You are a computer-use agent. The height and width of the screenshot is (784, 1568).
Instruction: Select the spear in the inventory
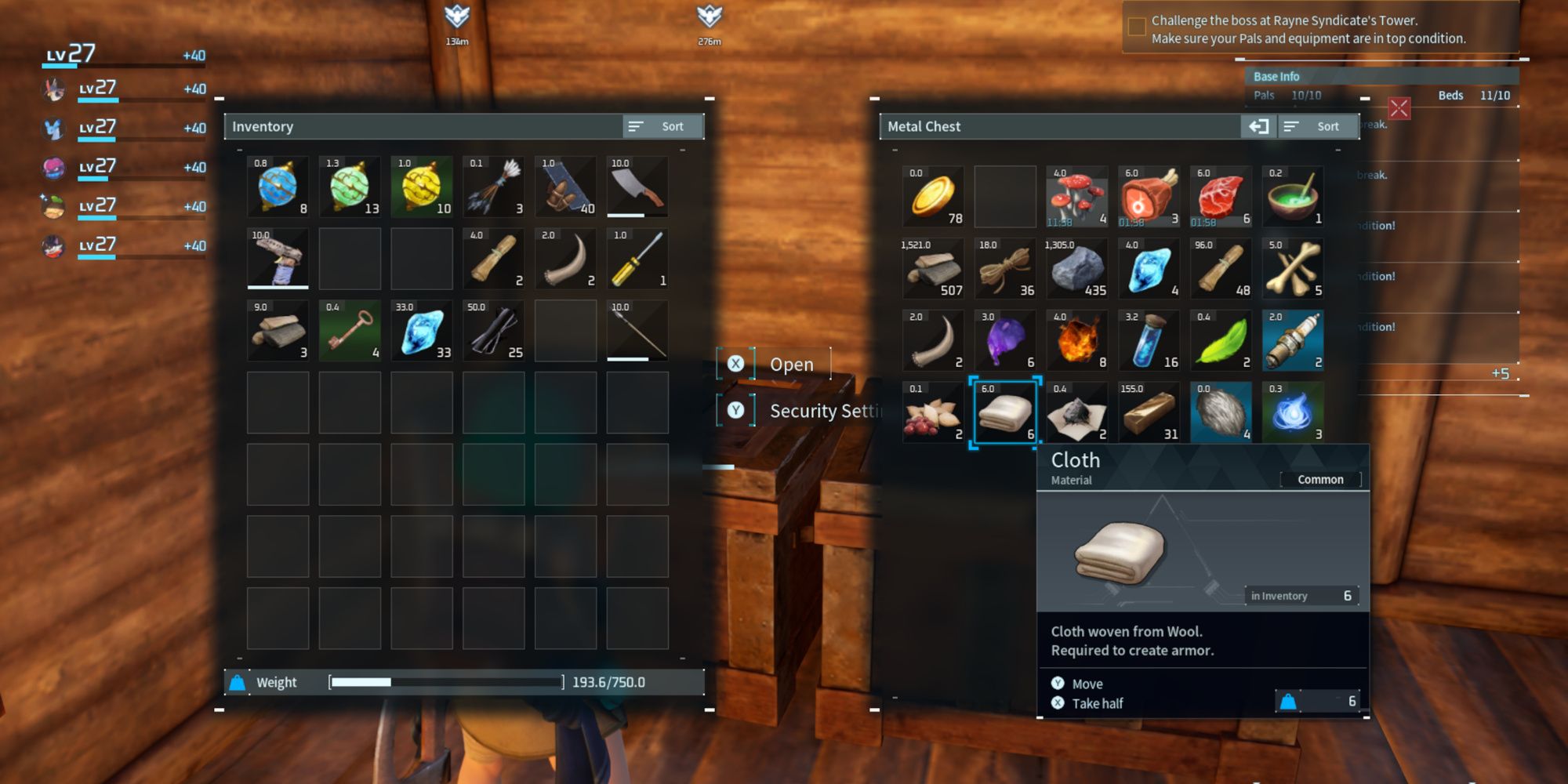coord(639,329)
